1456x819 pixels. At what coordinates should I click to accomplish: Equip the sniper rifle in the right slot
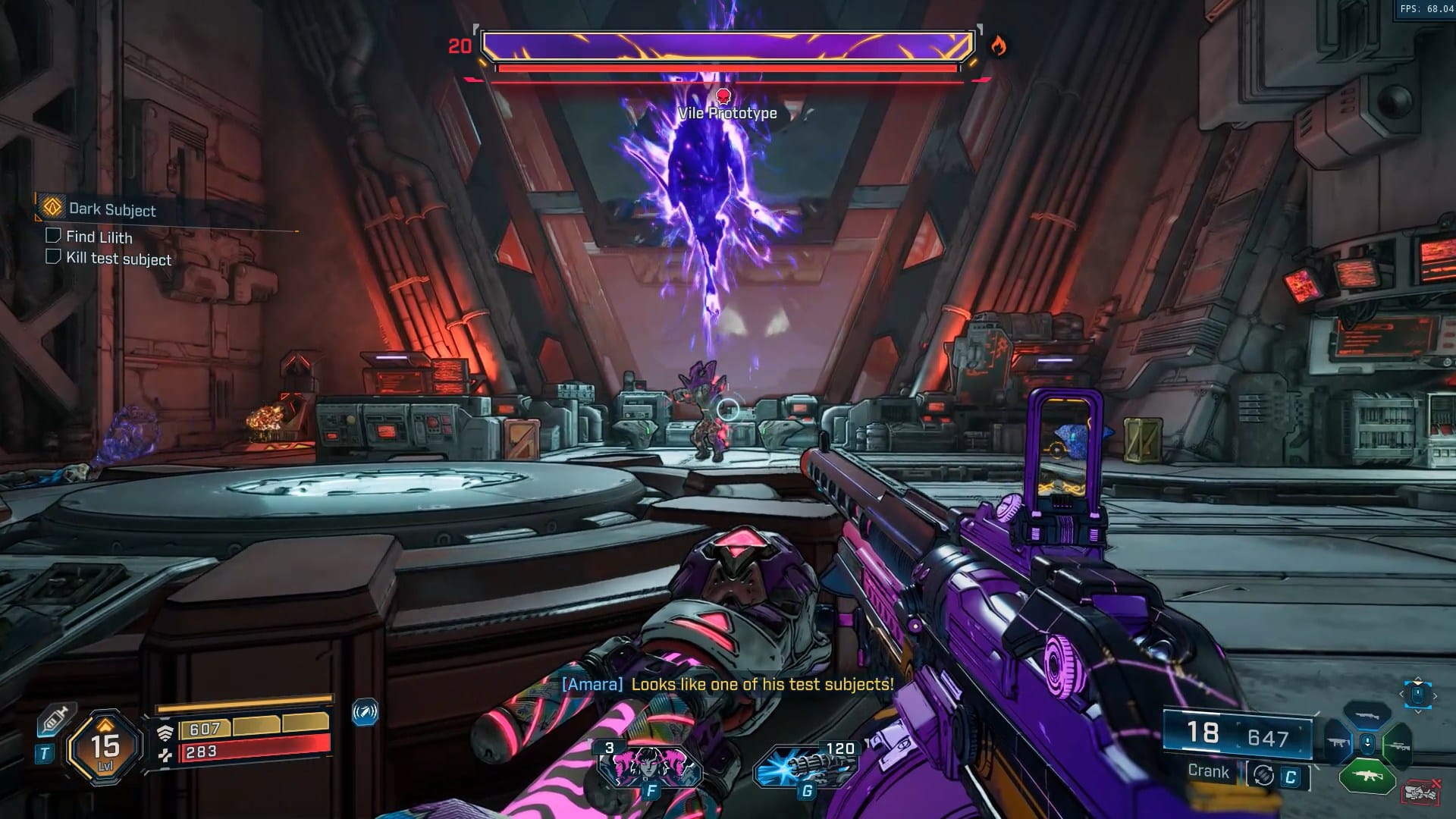[1398, 745]
